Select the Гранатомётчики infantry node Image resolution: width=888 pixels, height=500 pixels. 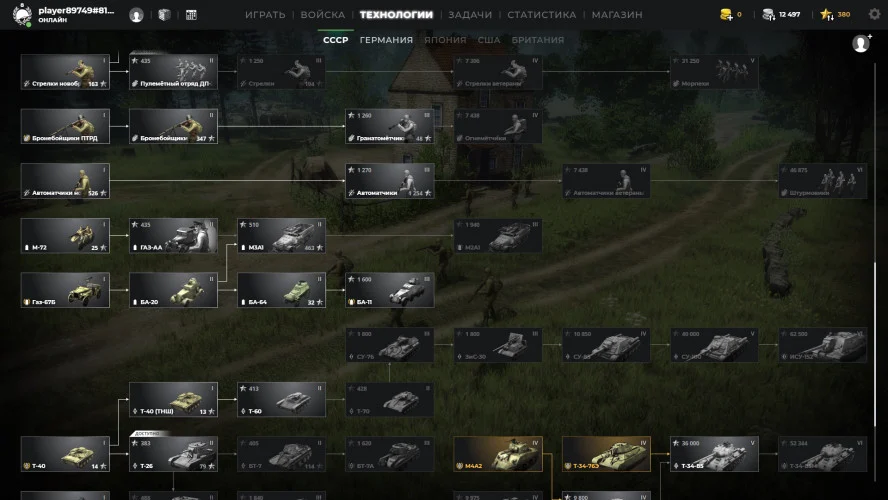(389, 127)
